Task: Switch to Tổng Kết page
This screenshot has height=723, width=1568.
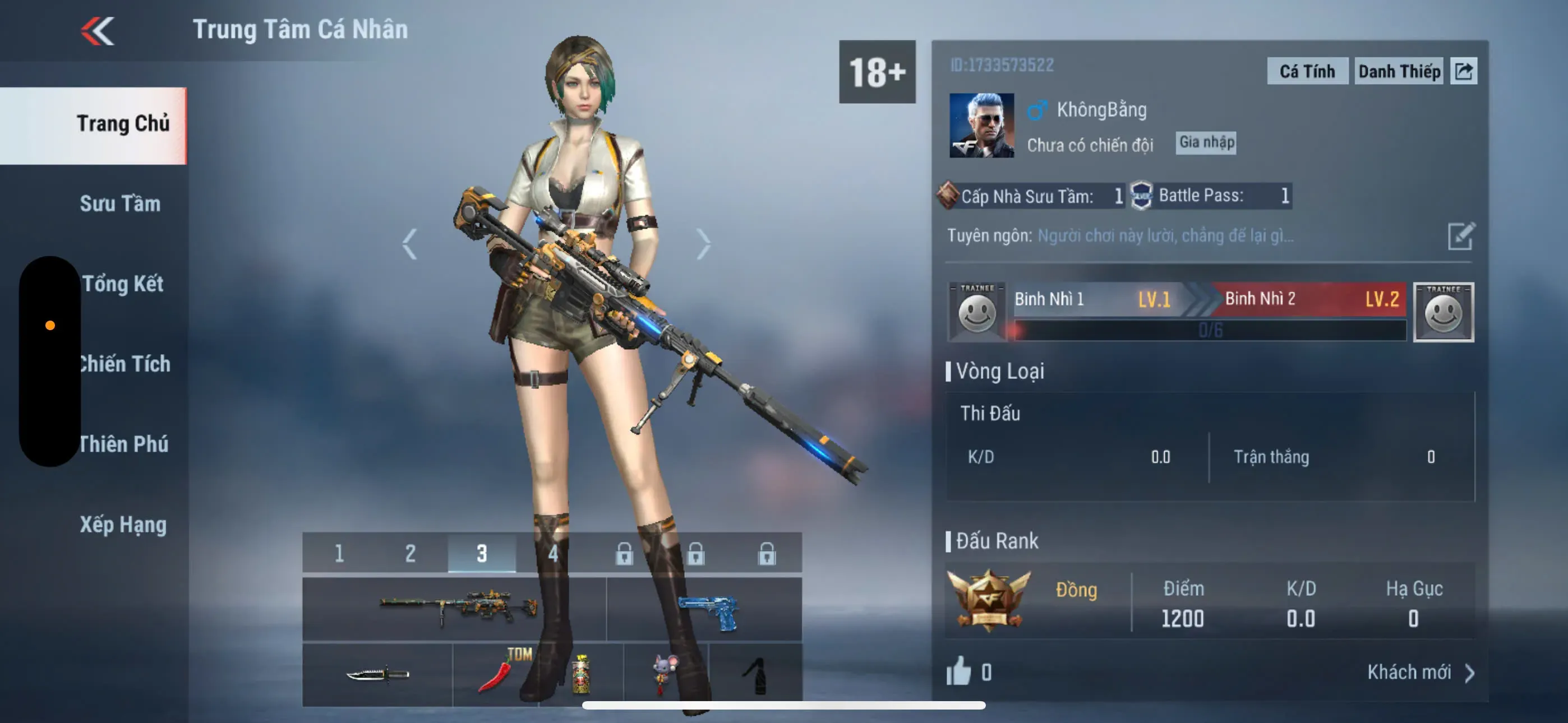Action: click(x=122, y=284)
